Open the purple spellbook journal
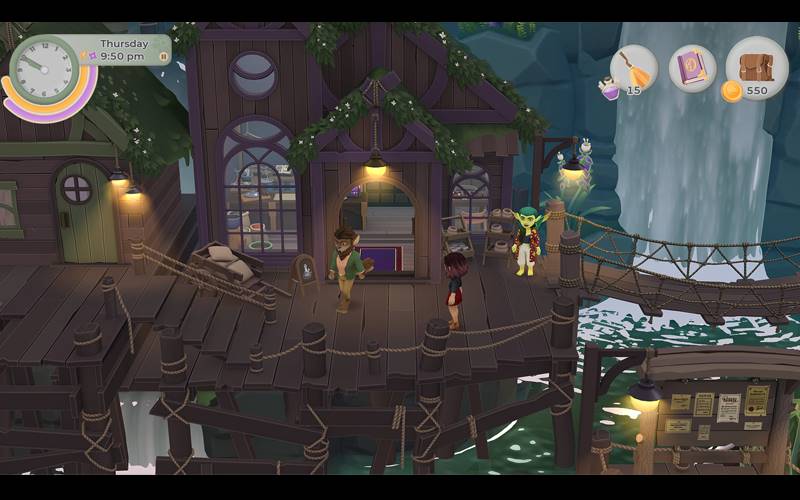The image size is (800, 500). click(692, 68)
